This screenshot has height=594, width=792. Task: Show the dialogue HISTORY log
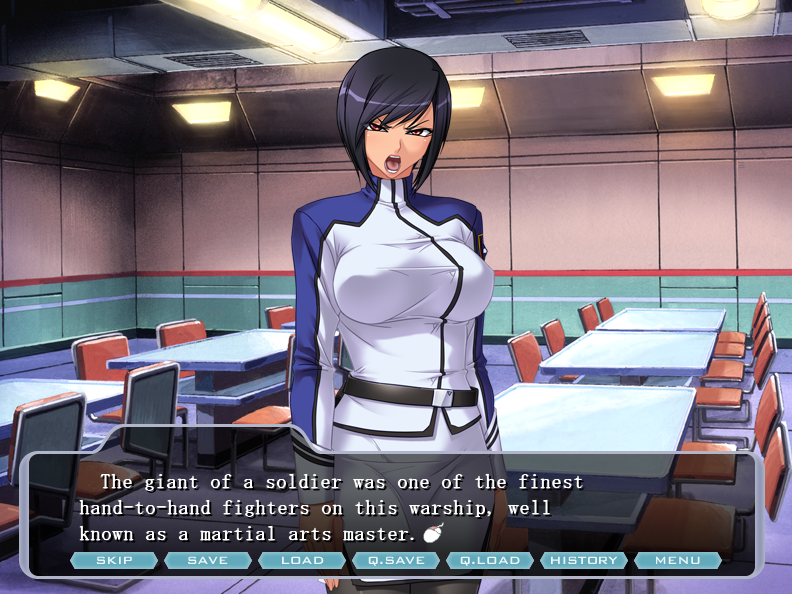(x=584, y=560)
